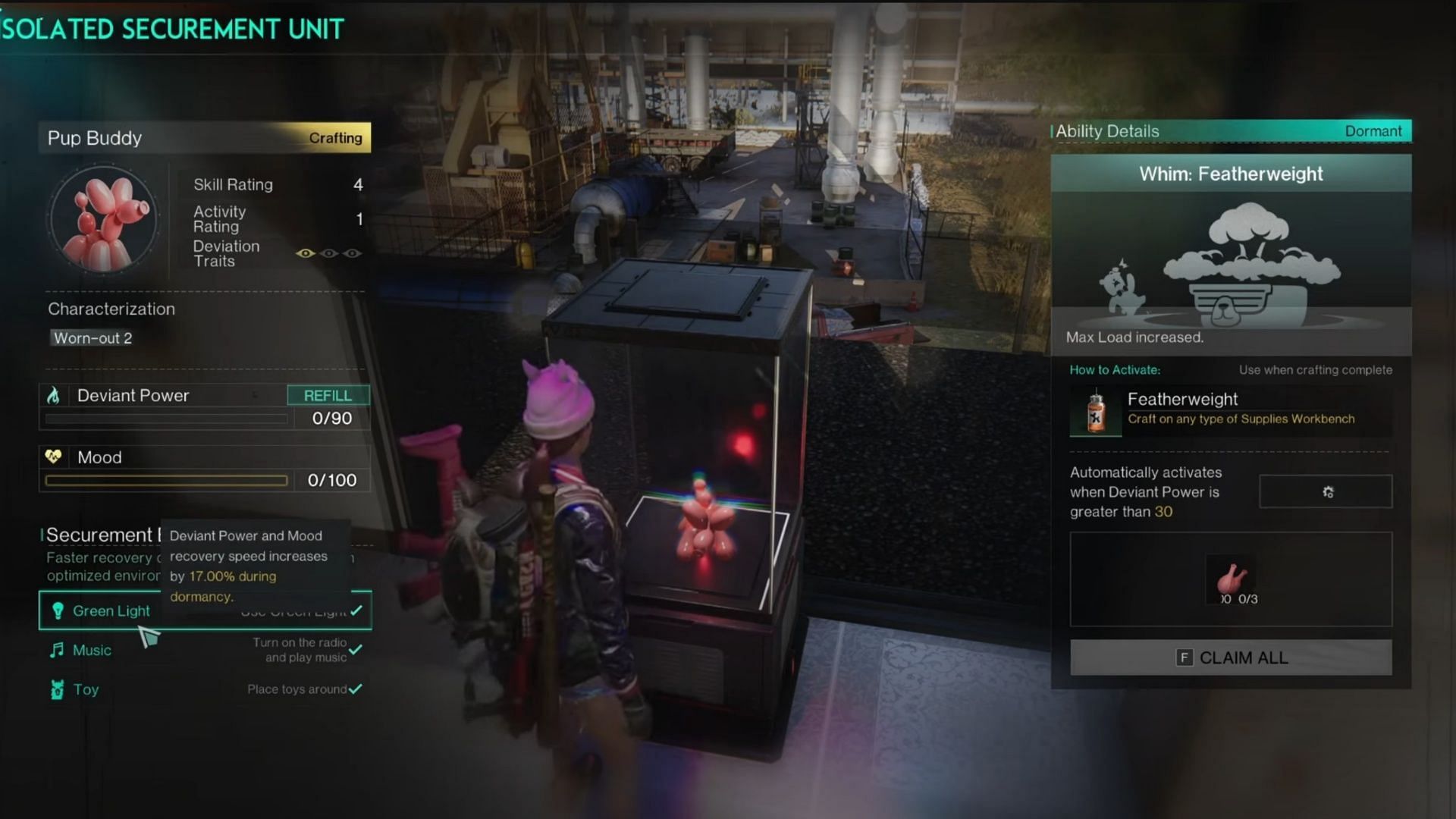1456x819 pixels.
Task: Refill the Deviant Power gauge
Action: tap(328, 395)
